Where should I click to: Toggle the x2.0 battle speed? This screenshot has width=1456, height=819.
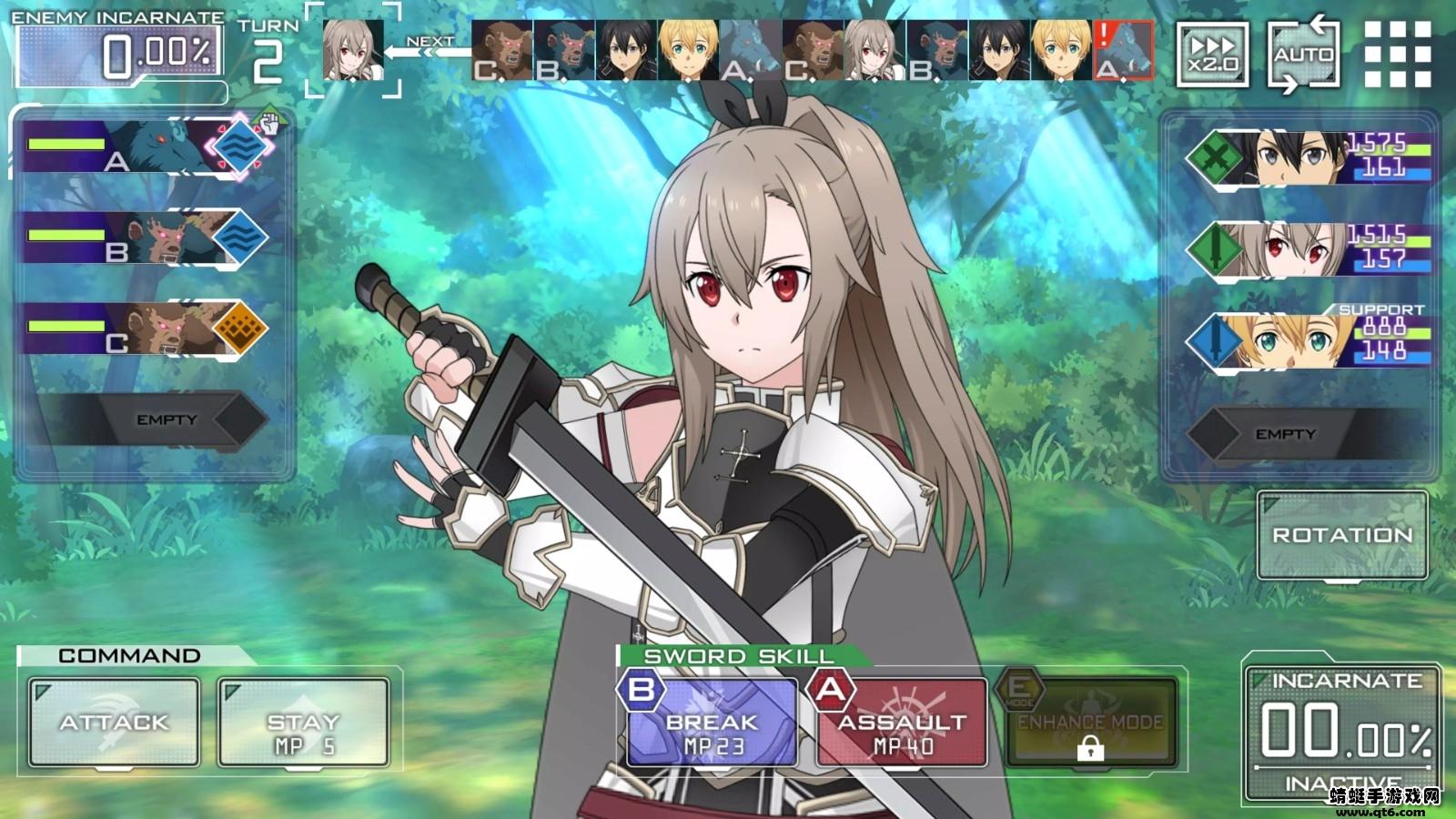pyautogui.click(x=1213, y=55)
